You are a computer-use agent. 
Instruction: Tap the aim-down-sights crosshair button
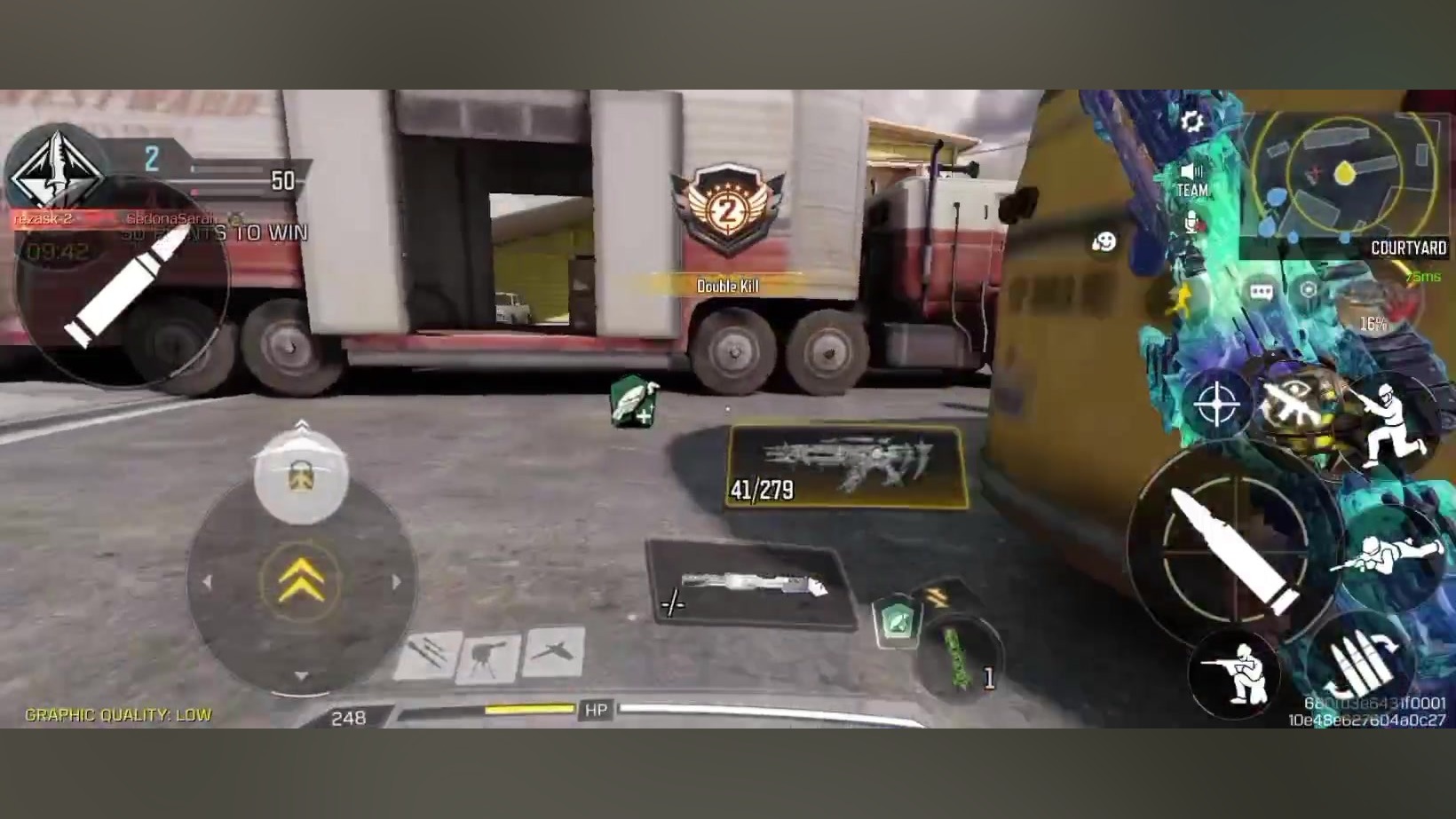click(x=1216, y=405)
